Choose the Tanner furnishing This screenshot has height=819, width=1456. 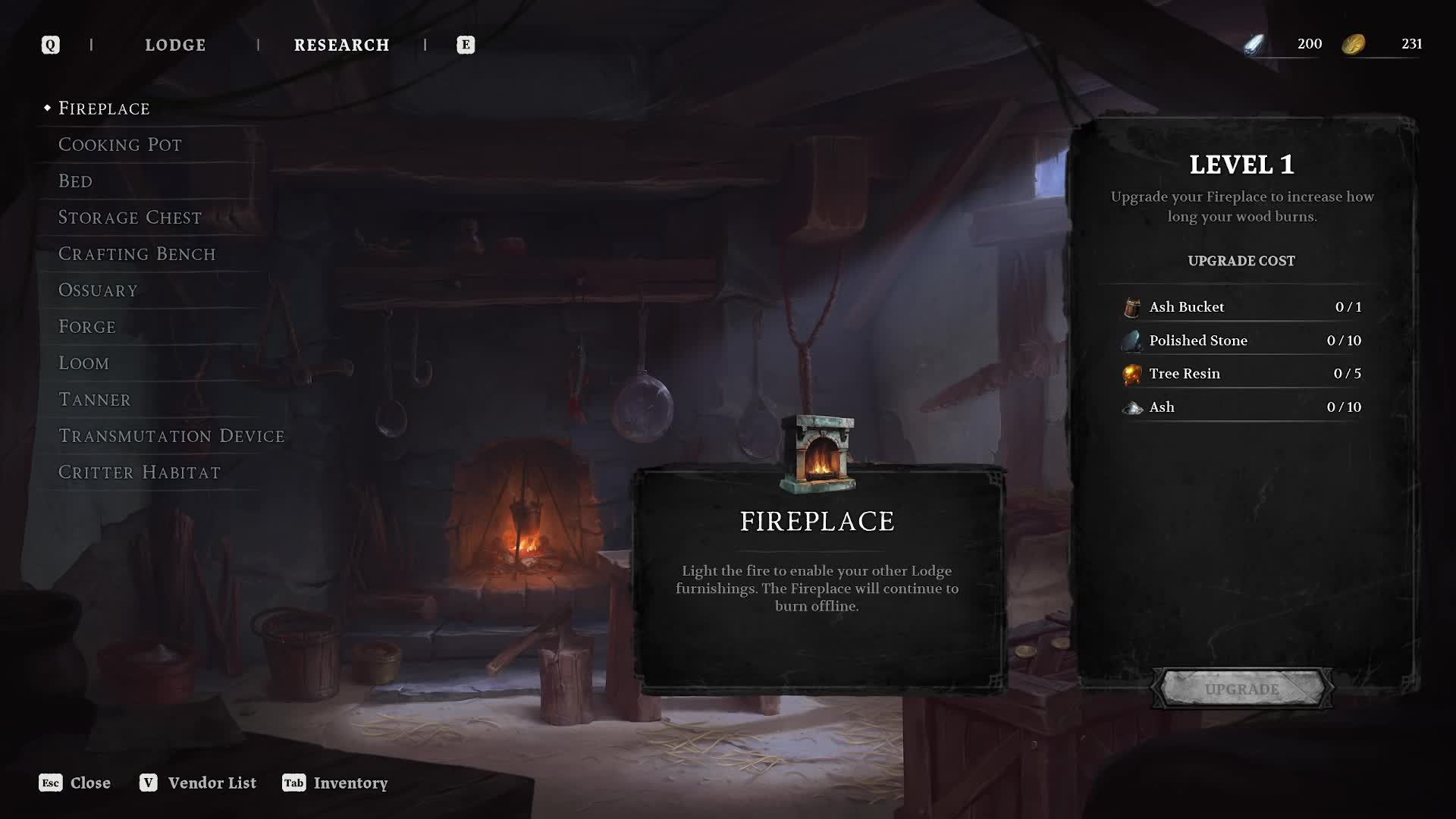[x=94, y=400]
